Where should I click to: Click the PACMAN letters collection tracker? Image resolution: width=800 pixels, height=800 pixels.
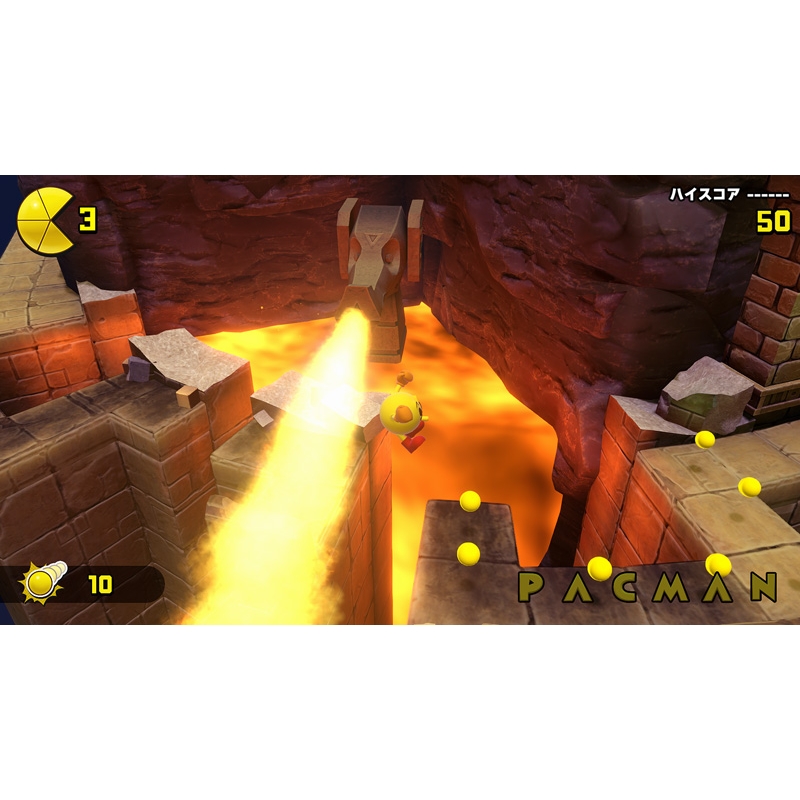point(648,587)
